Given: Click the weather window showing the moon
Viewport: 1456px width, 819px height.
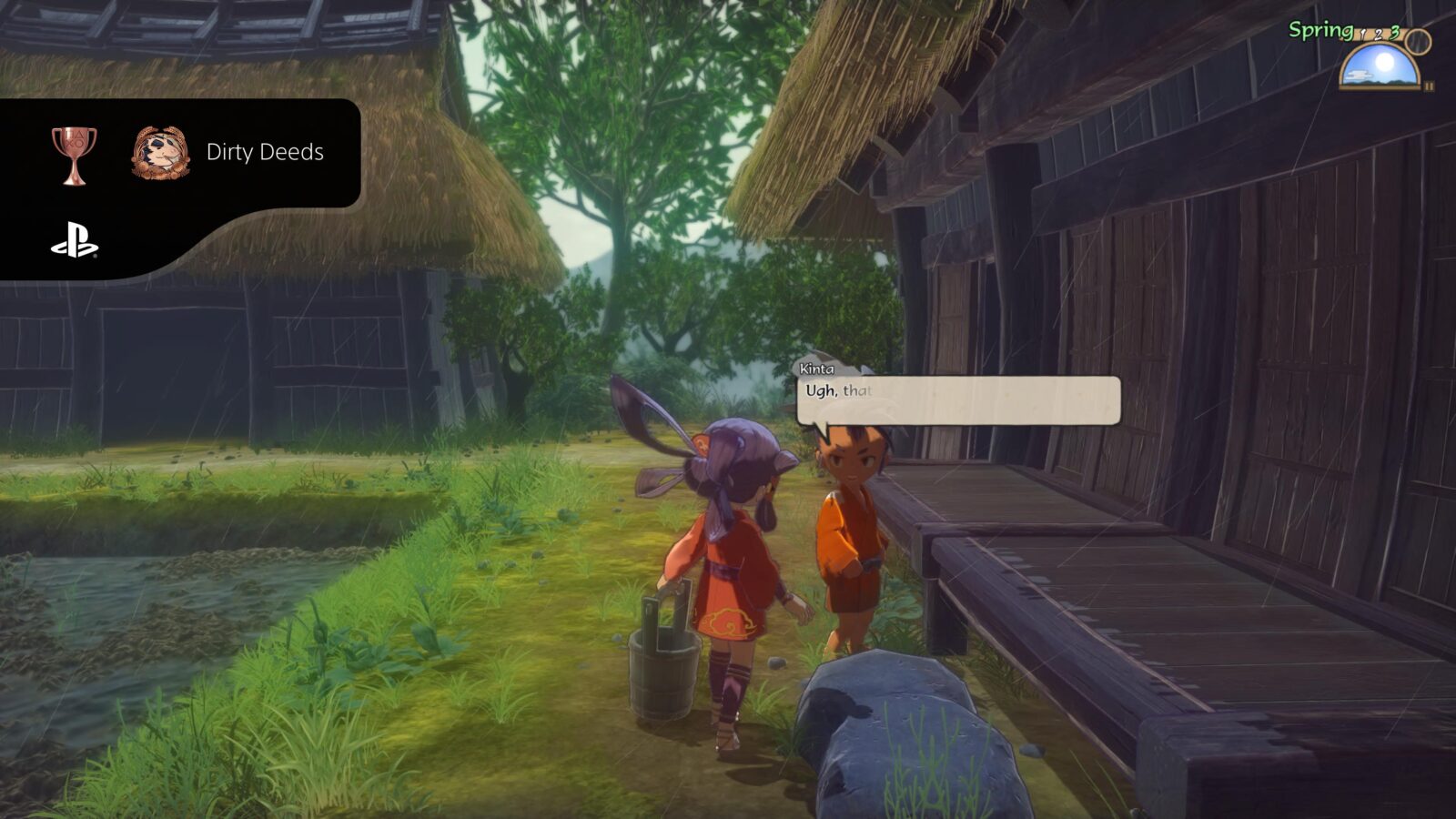Looking at the screenshot, I should [x=1379, y=68].
